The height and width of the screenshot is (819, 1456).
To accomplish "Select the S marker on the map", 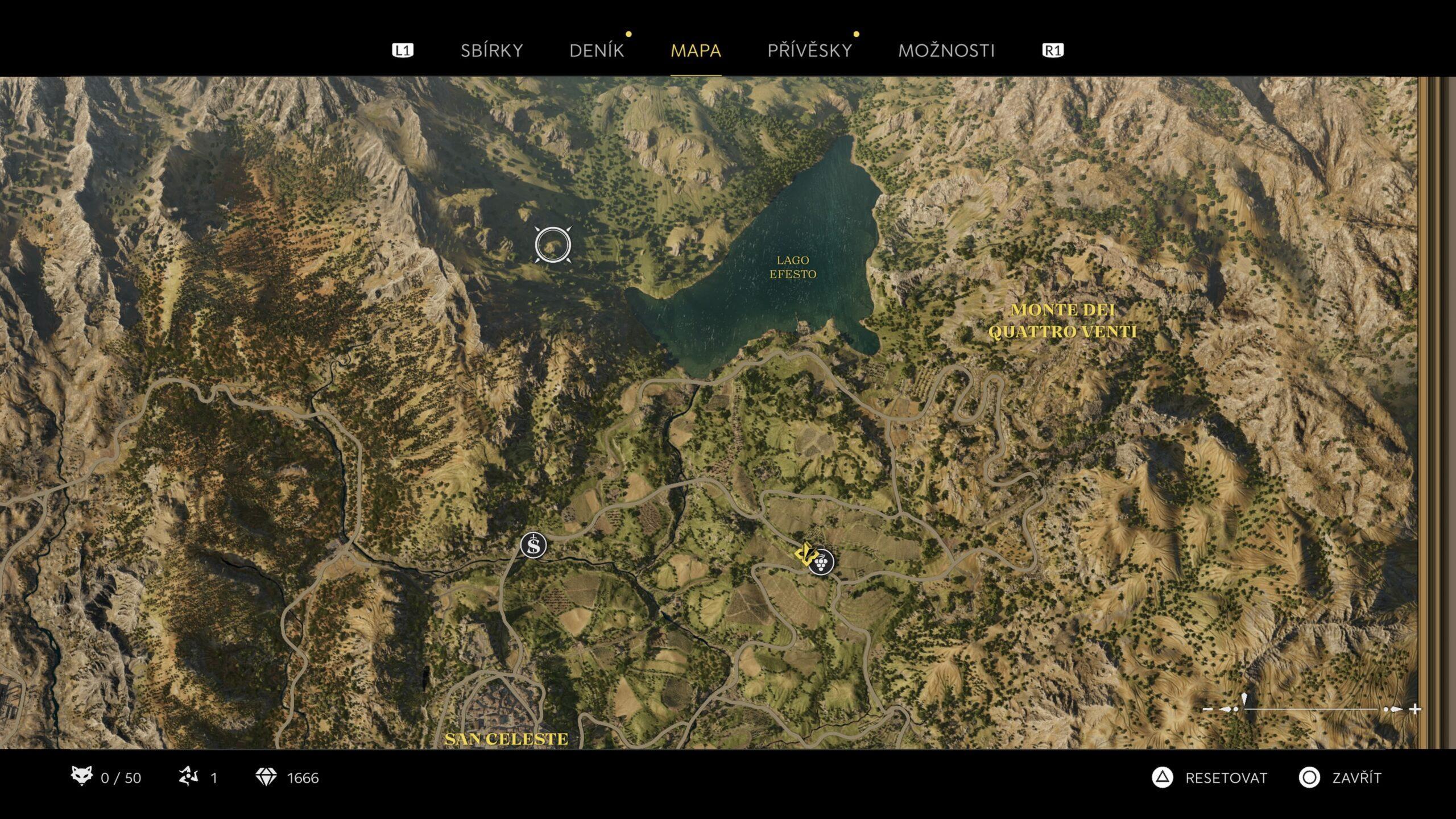I will (x=533, y=545).
